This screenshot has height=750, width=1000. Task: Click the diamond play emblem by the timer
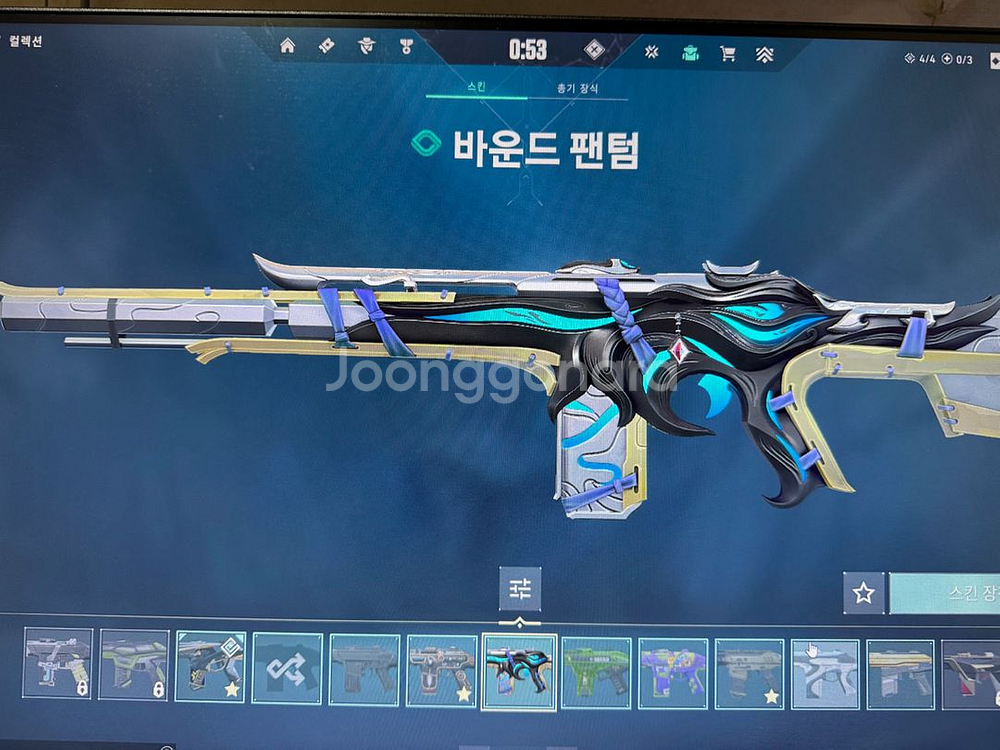click(x=594, y=49)
